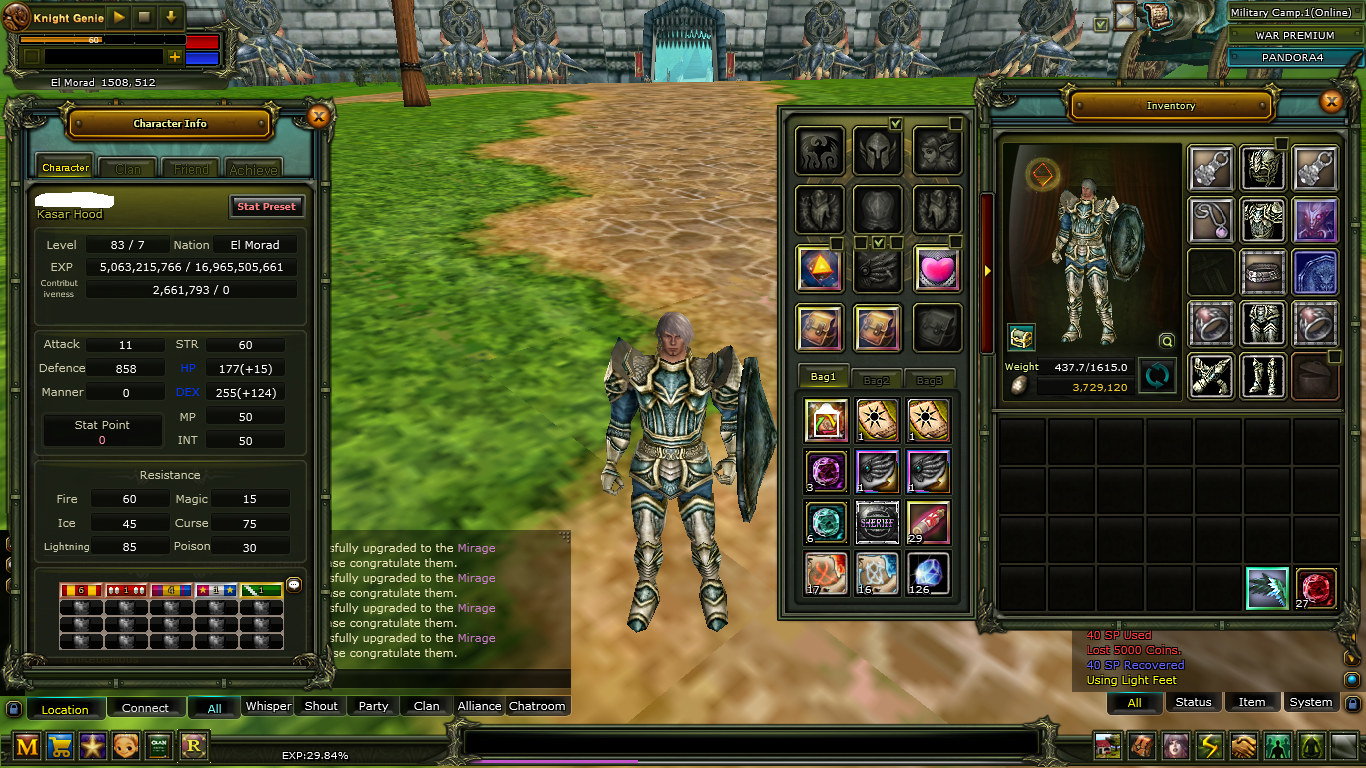Select the blue crystal stack of 126
This screenshot has height=768, width=1366.
pyautogui.click(x=927, y=573)
